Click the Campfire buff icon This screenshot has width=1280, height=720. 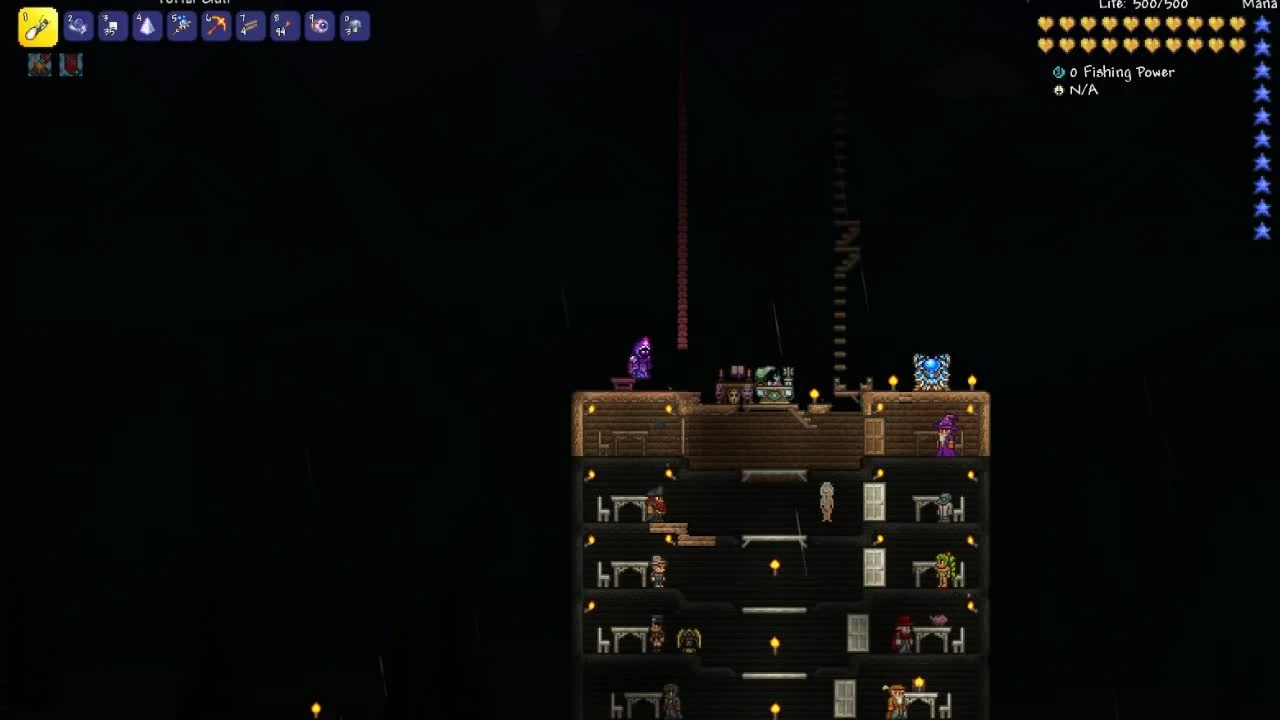39,62
